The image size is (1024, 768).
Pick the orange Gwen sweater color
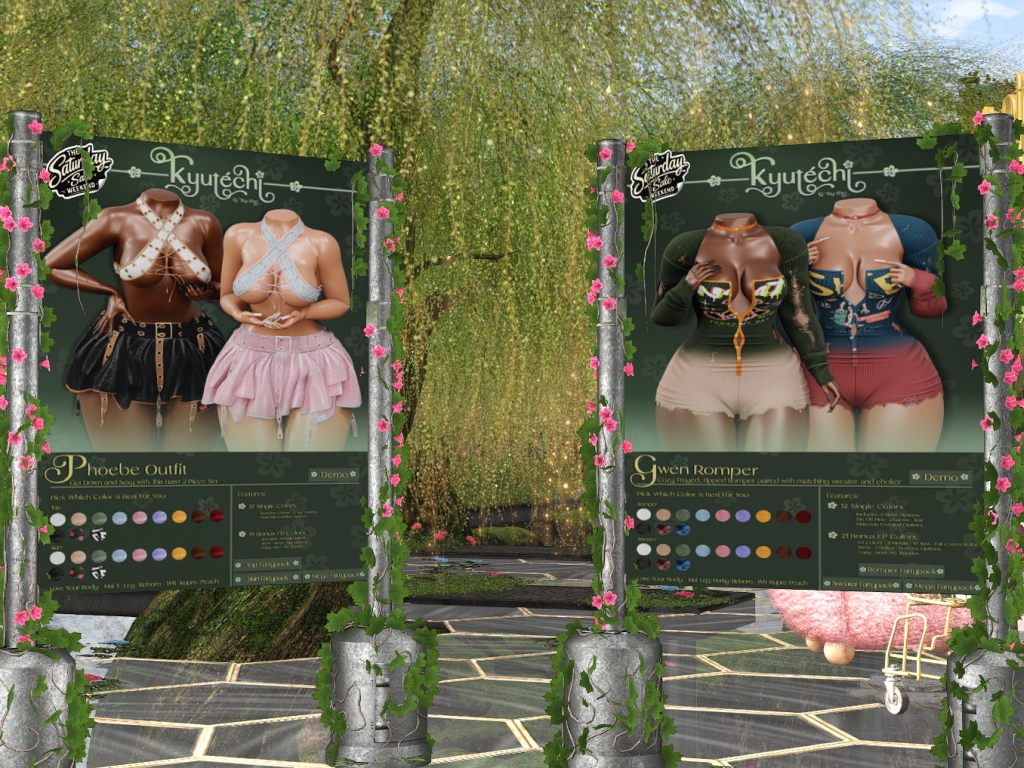(763, 551)
